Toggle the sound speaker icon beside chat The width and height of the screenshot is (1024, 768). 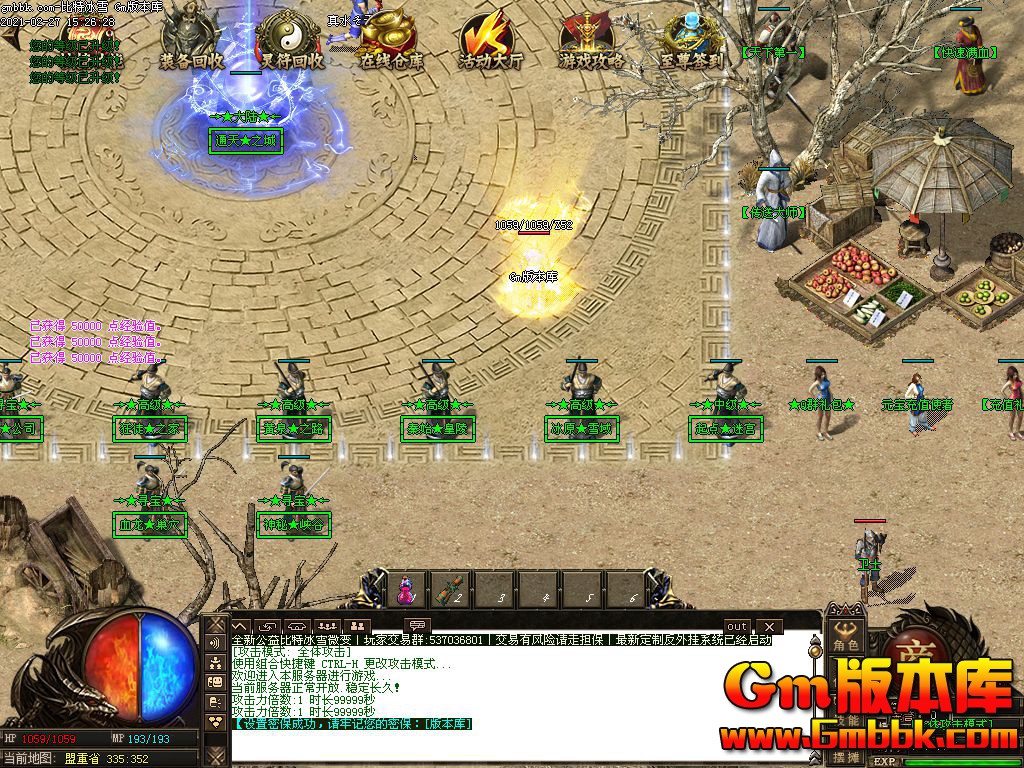(215, 642)
